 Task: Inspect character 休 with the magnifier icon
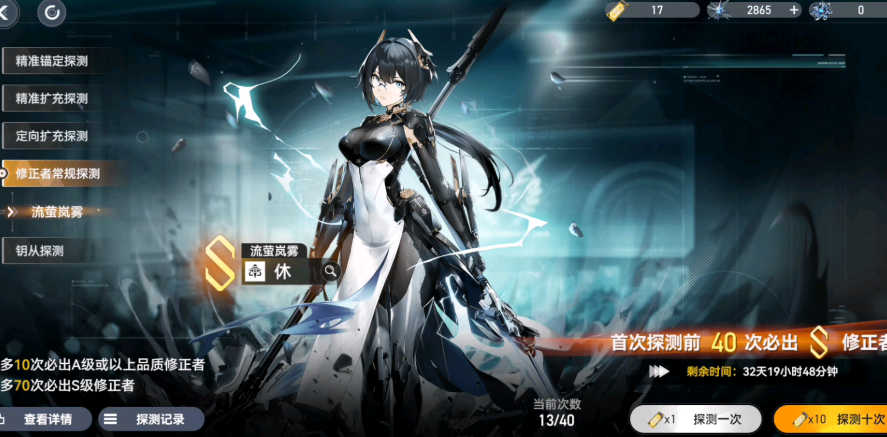[329, 271]
